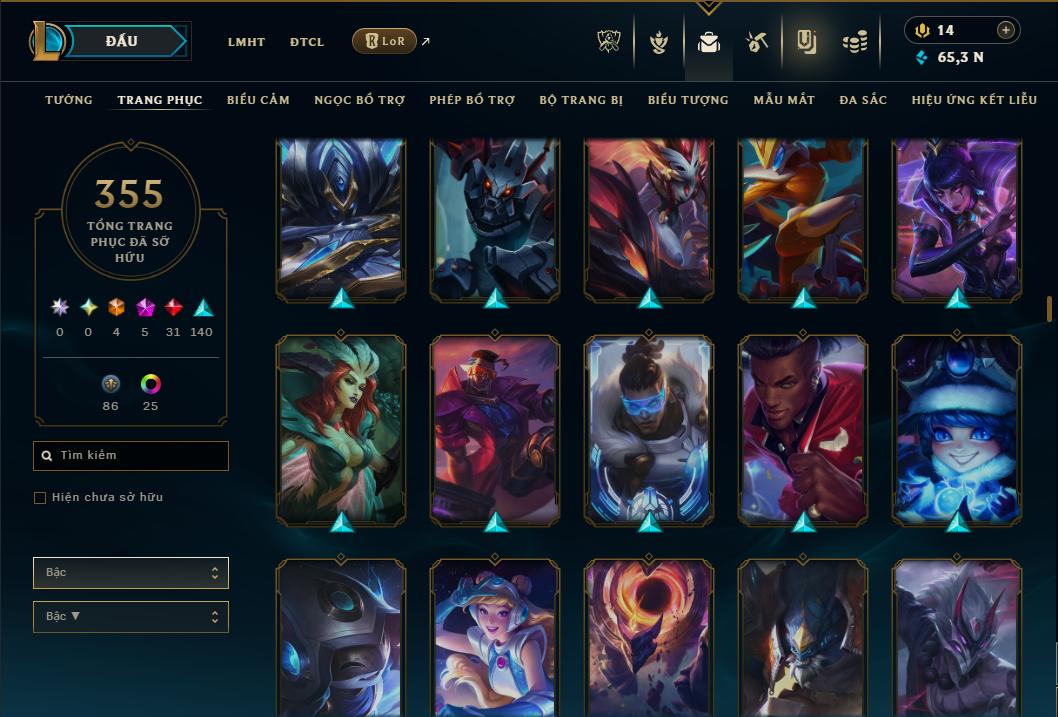Switch to the ĐTCL tab

(307, 42)
